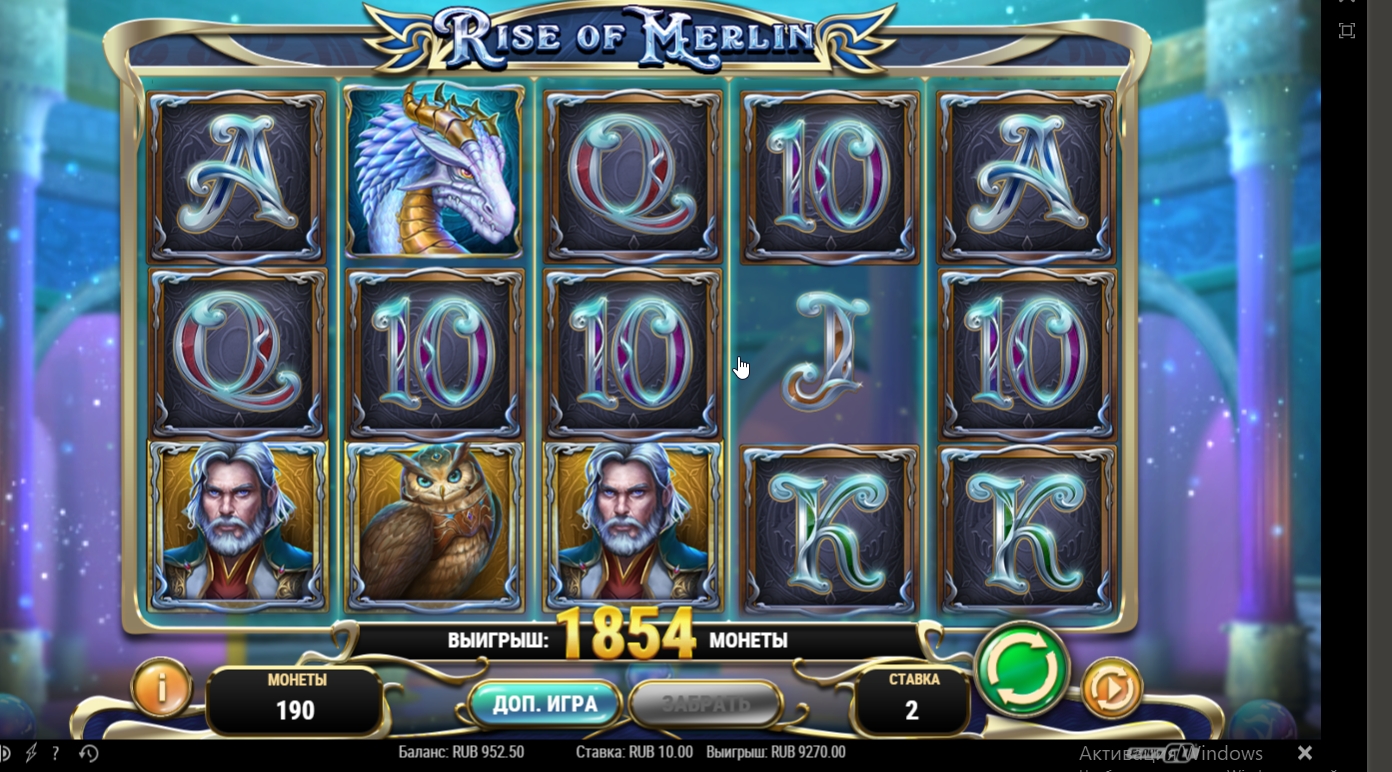Toggle the lightning fast-play icon
1392x772 pixels.
[31, 753]
